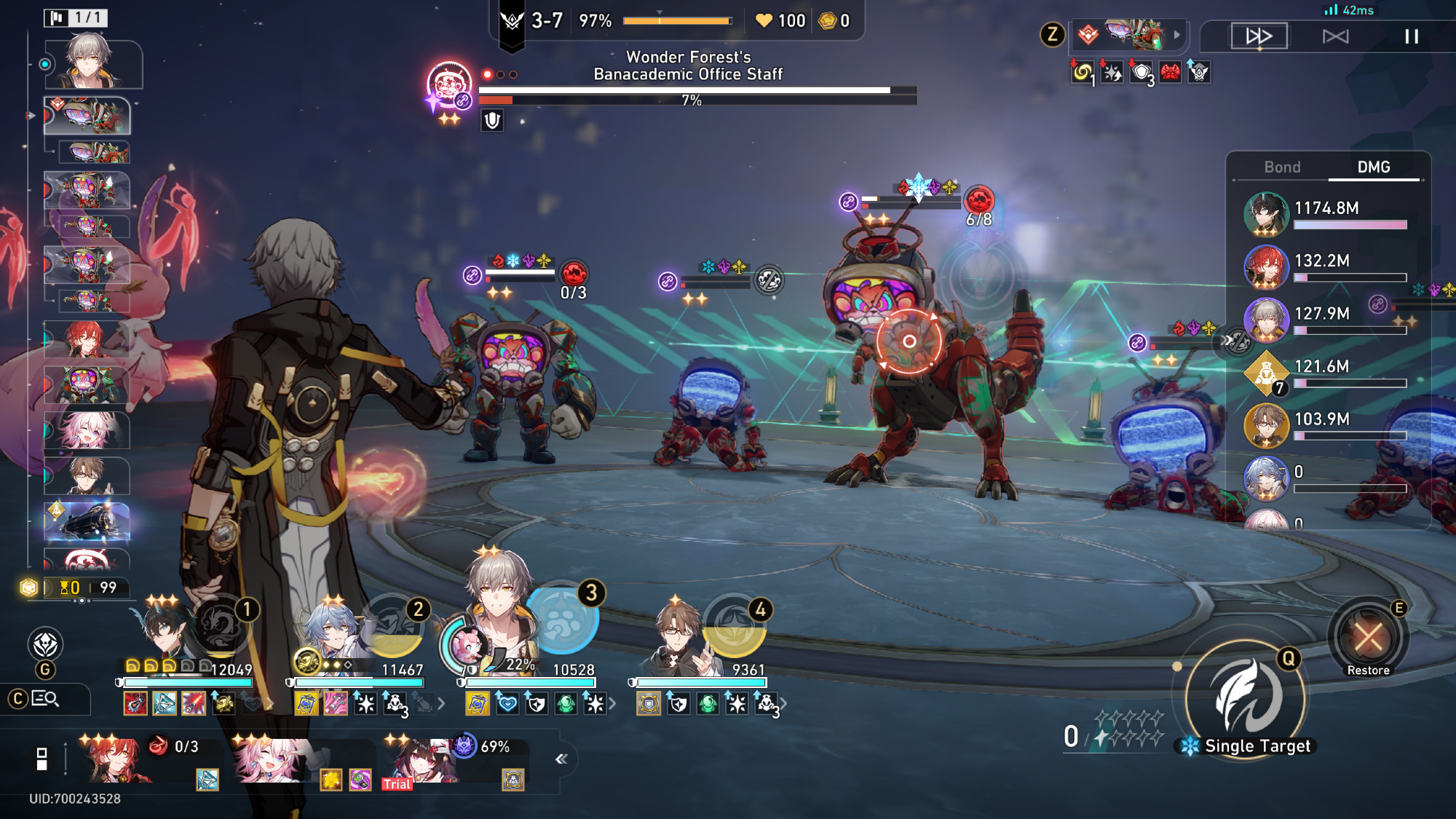Switch to the DMG tab
1456x819 pixels.
1373,167
